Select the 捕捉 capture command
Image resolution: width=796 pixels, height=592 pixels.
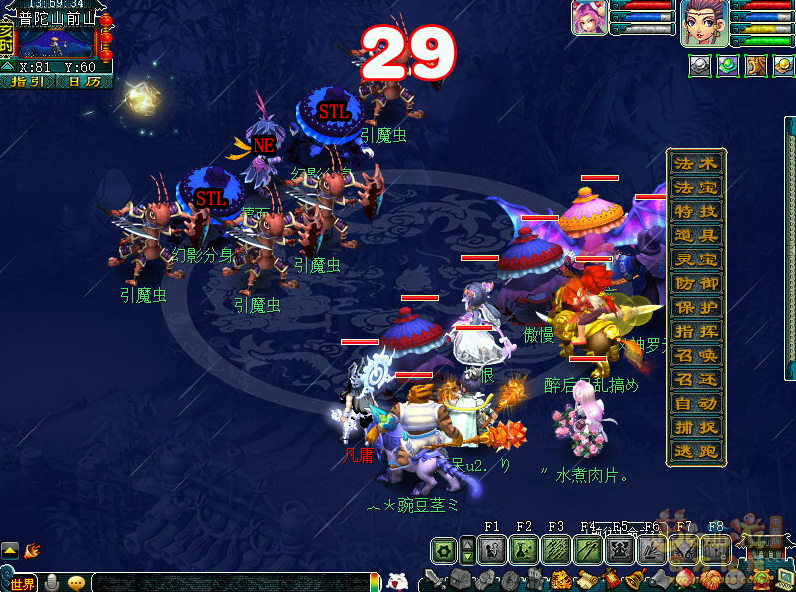696,427
